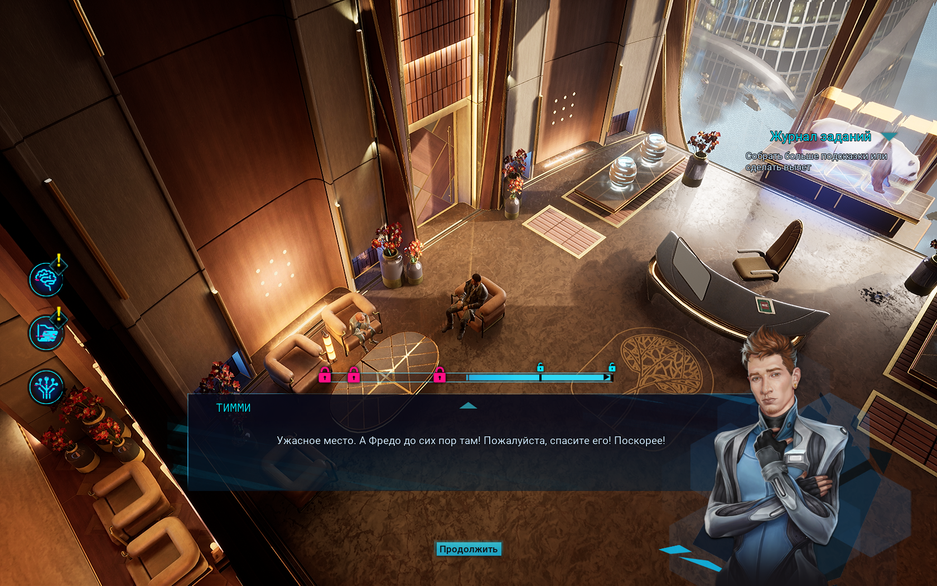
Task: Open the brain icon menu
Action: coord(45,279)
